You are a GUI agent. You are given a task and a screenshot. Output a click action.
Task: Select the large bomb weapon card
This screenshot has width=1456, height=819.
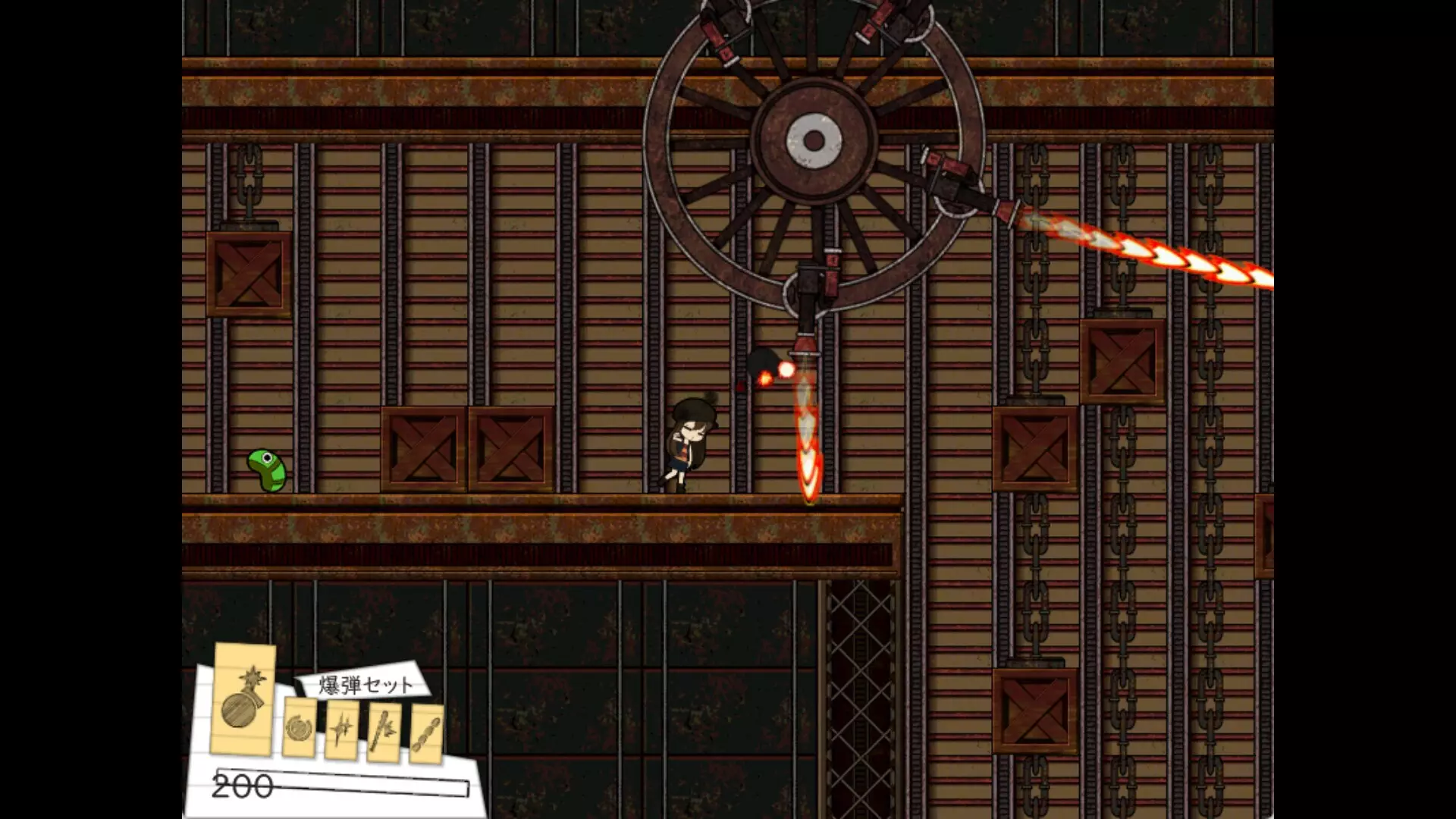click(243, 698)
